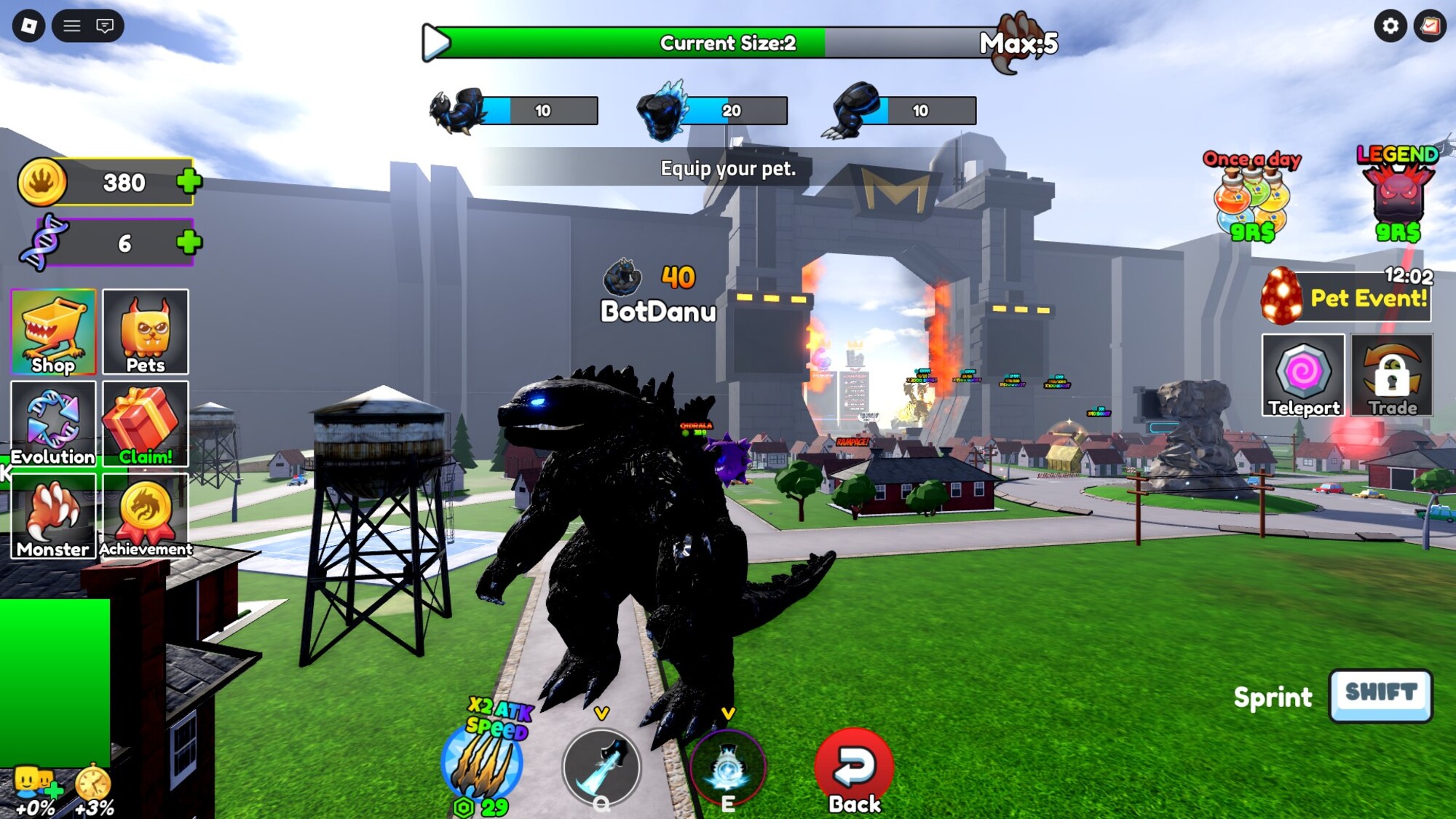Open the Pet Event egg banner
1456x819 pixels.
click(x=1347, y=296)
